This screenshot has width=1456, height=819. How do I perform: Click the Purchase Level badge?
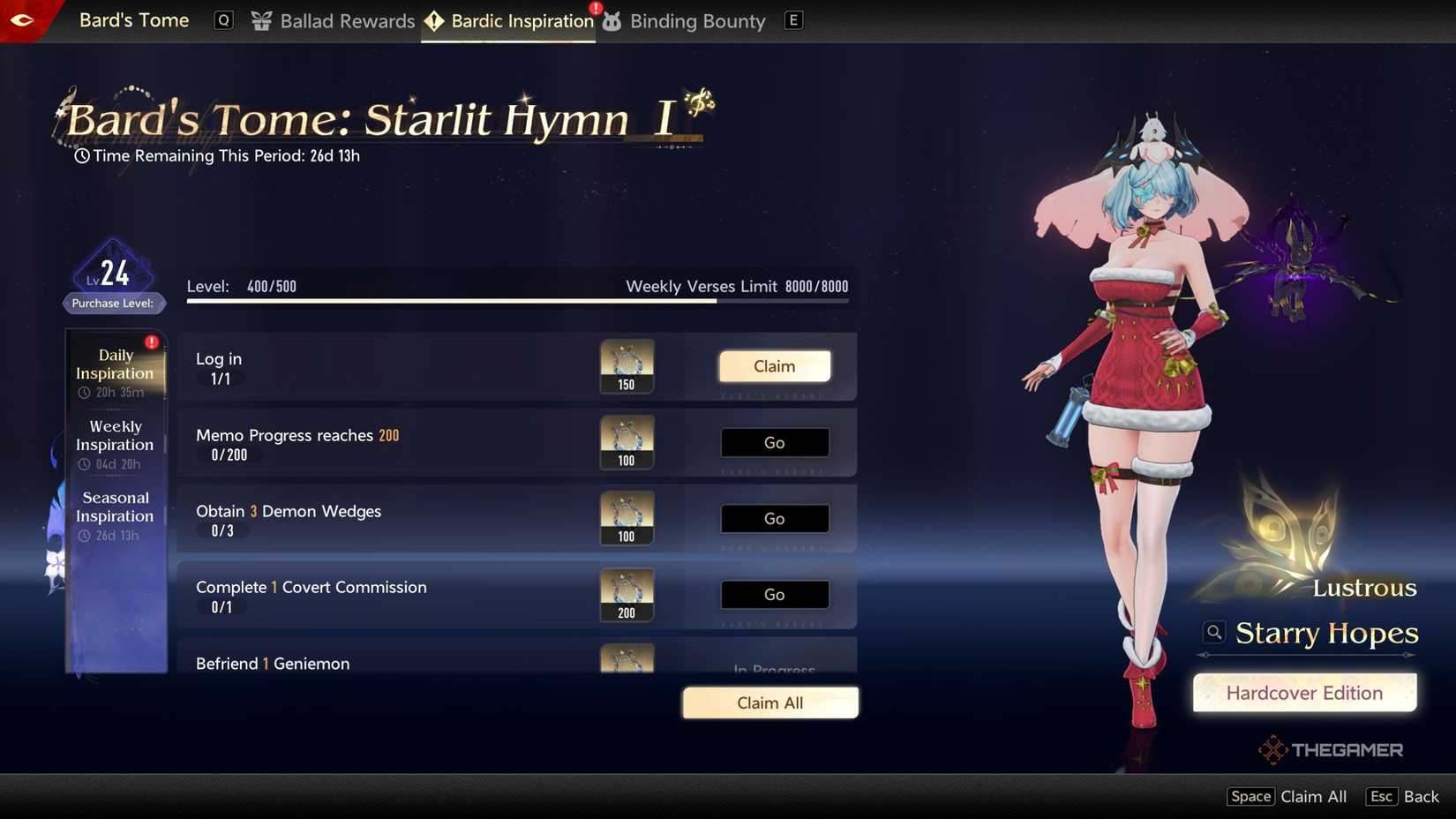[114, 303]
